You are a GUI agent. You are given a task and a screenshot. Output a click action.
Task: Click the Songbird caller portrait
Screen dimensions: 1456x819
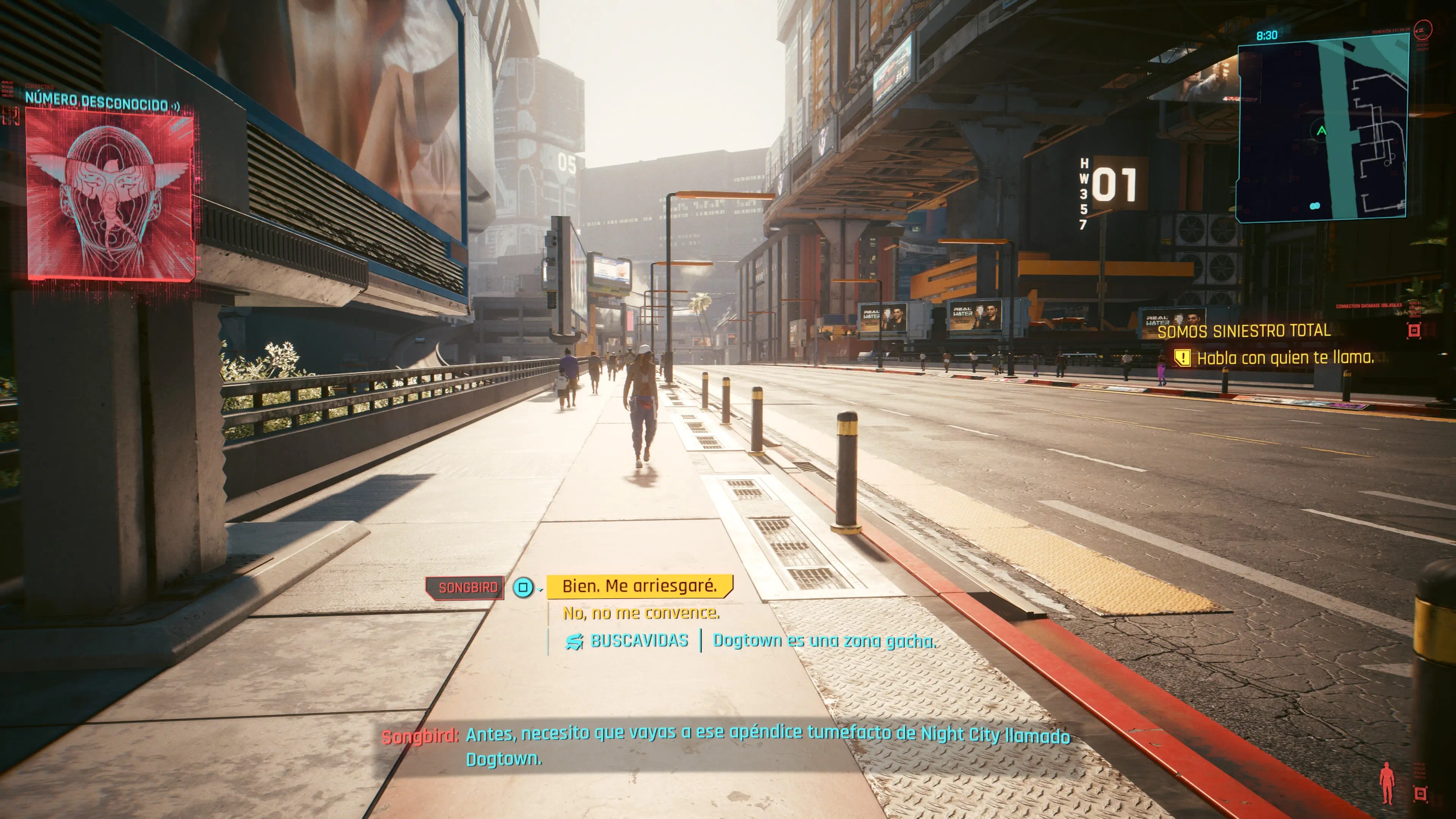point(110,194)
